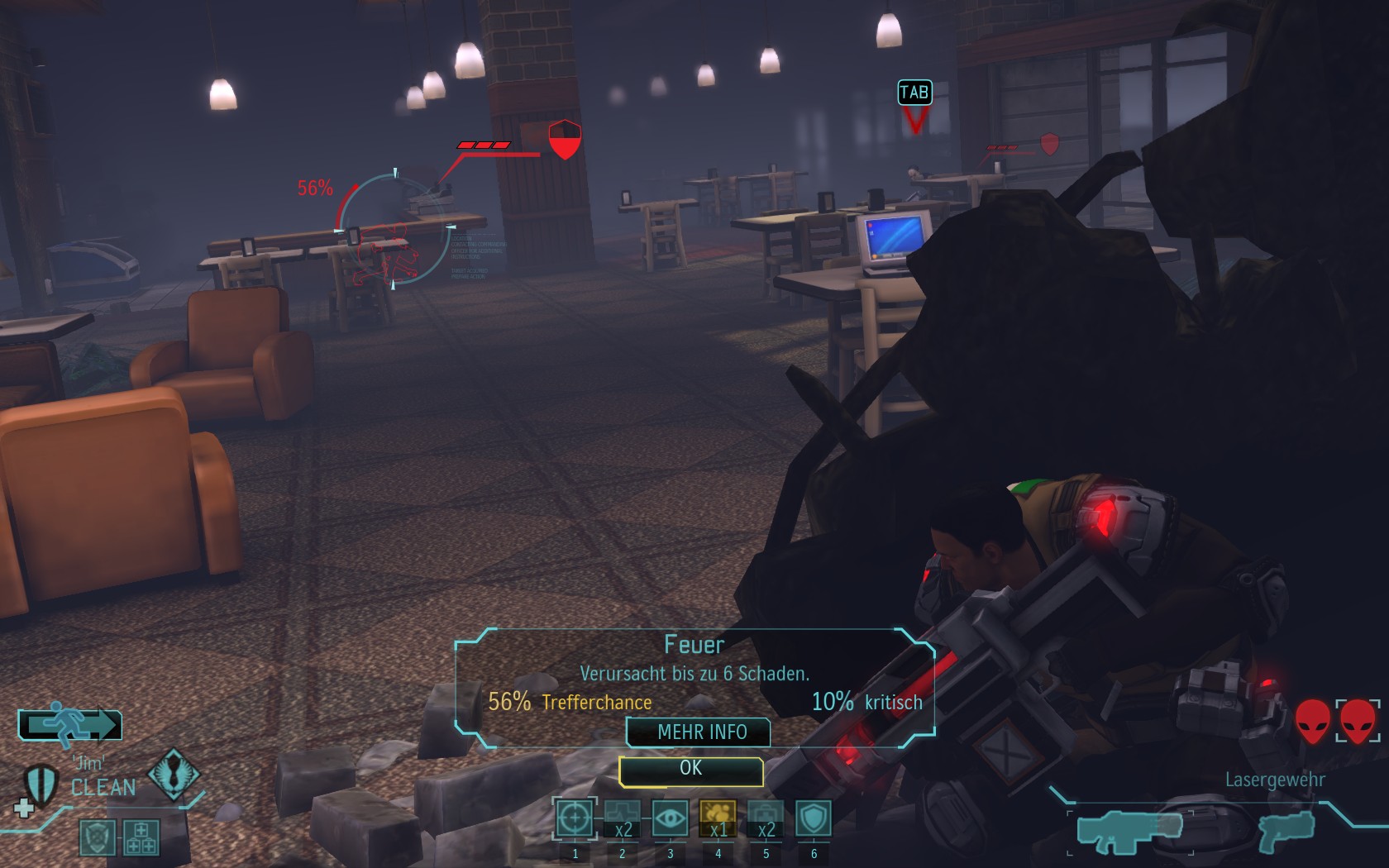This screenshot has height=868, width=1389.
Task: Open the winged class emblem
Action: tap(172, 774)
